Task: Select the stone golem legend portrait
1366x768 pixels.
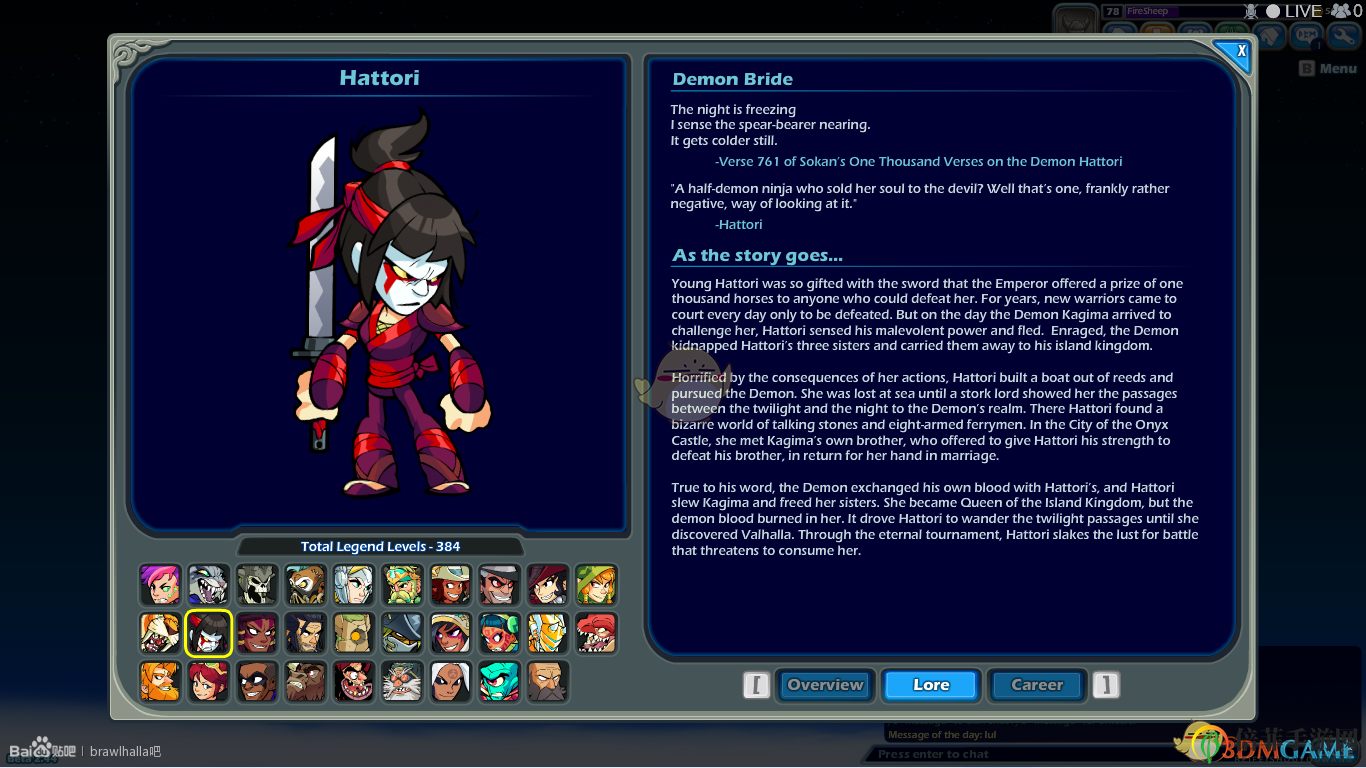Action: (354, 633)
